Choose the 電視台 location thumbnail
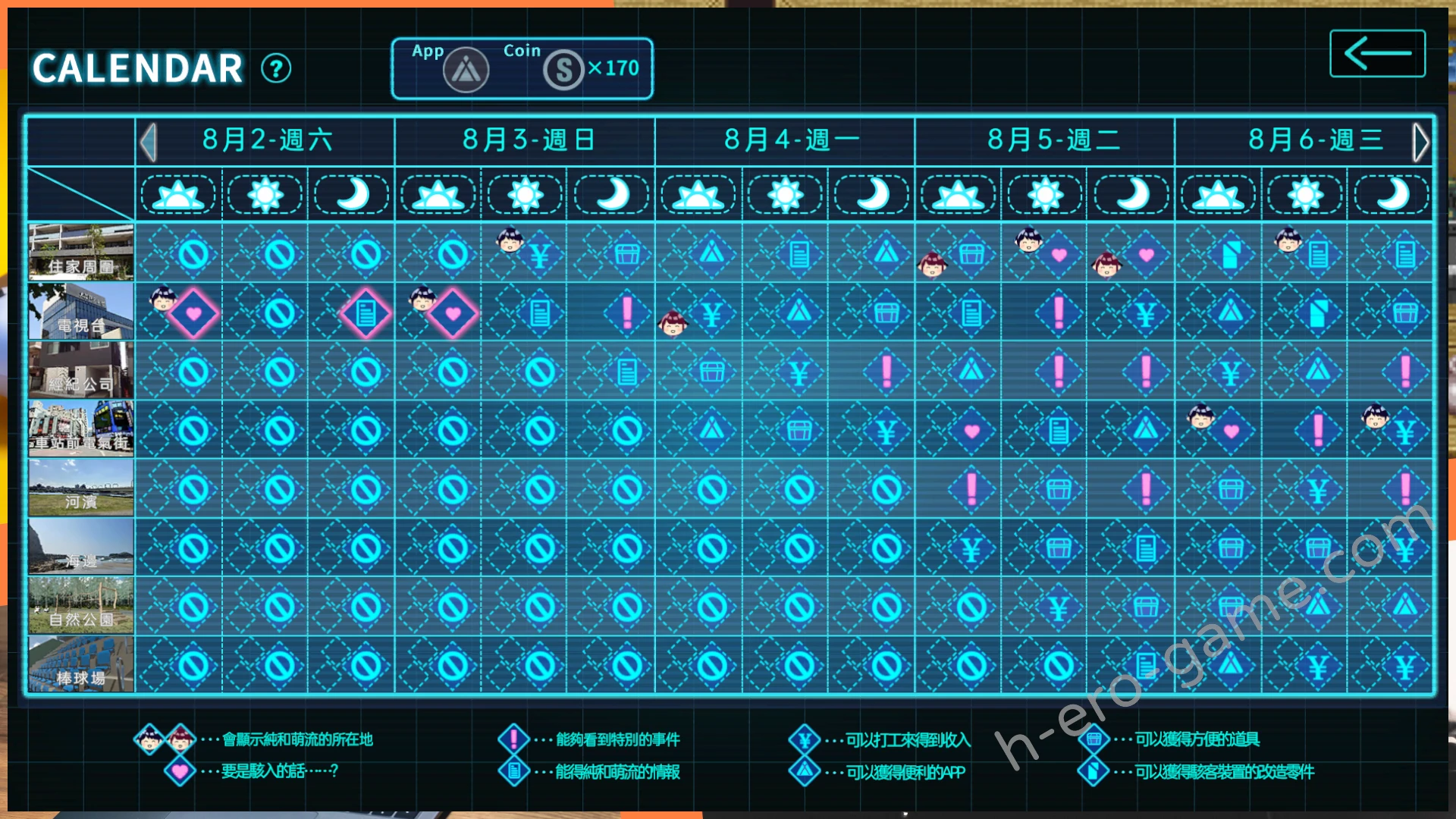1456x819 pixels. tap(81, 311)
